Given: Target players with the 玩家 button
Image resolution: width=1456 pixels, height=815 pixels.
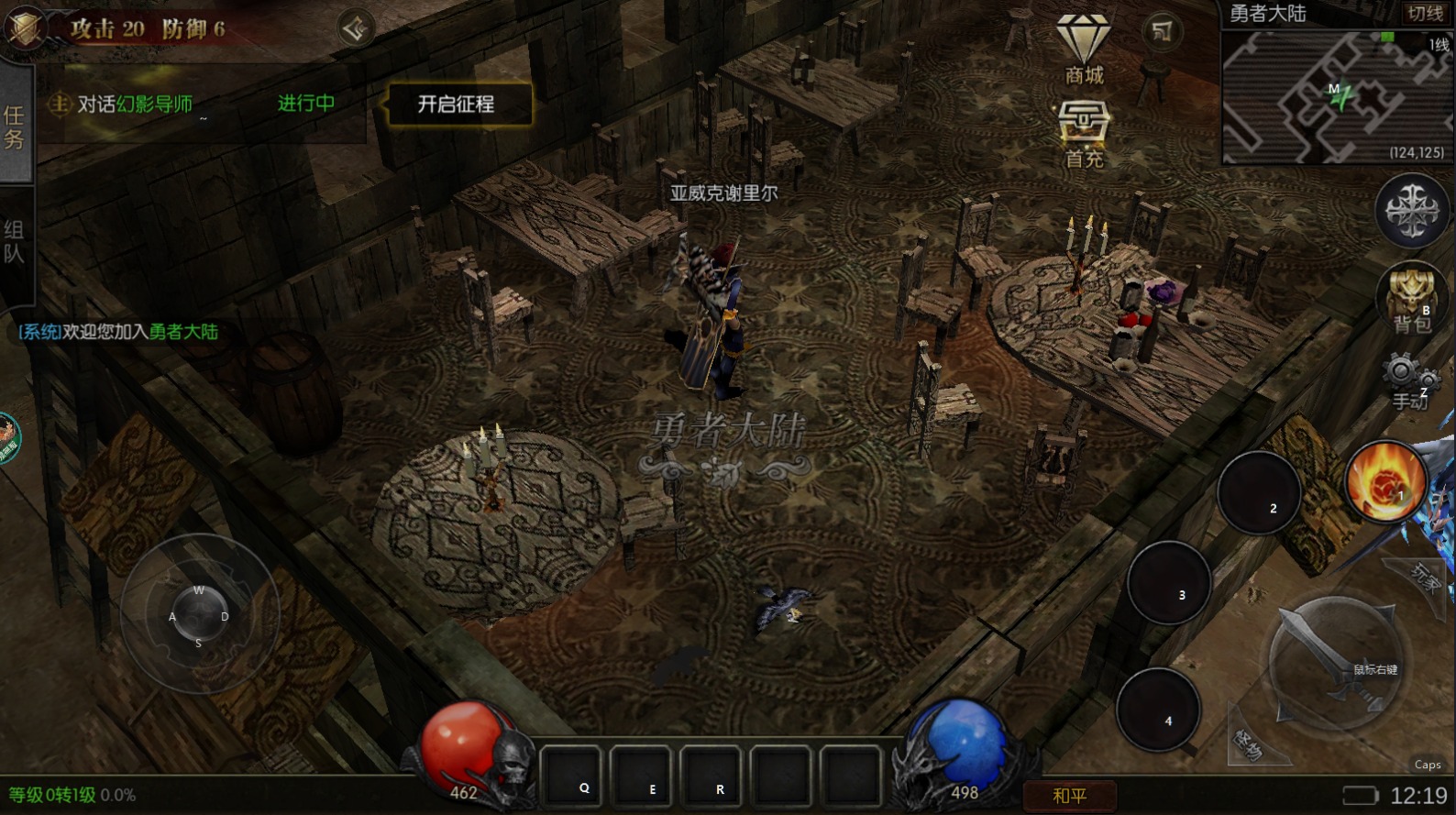Looking at the screenshot, I should [1426, 576].
